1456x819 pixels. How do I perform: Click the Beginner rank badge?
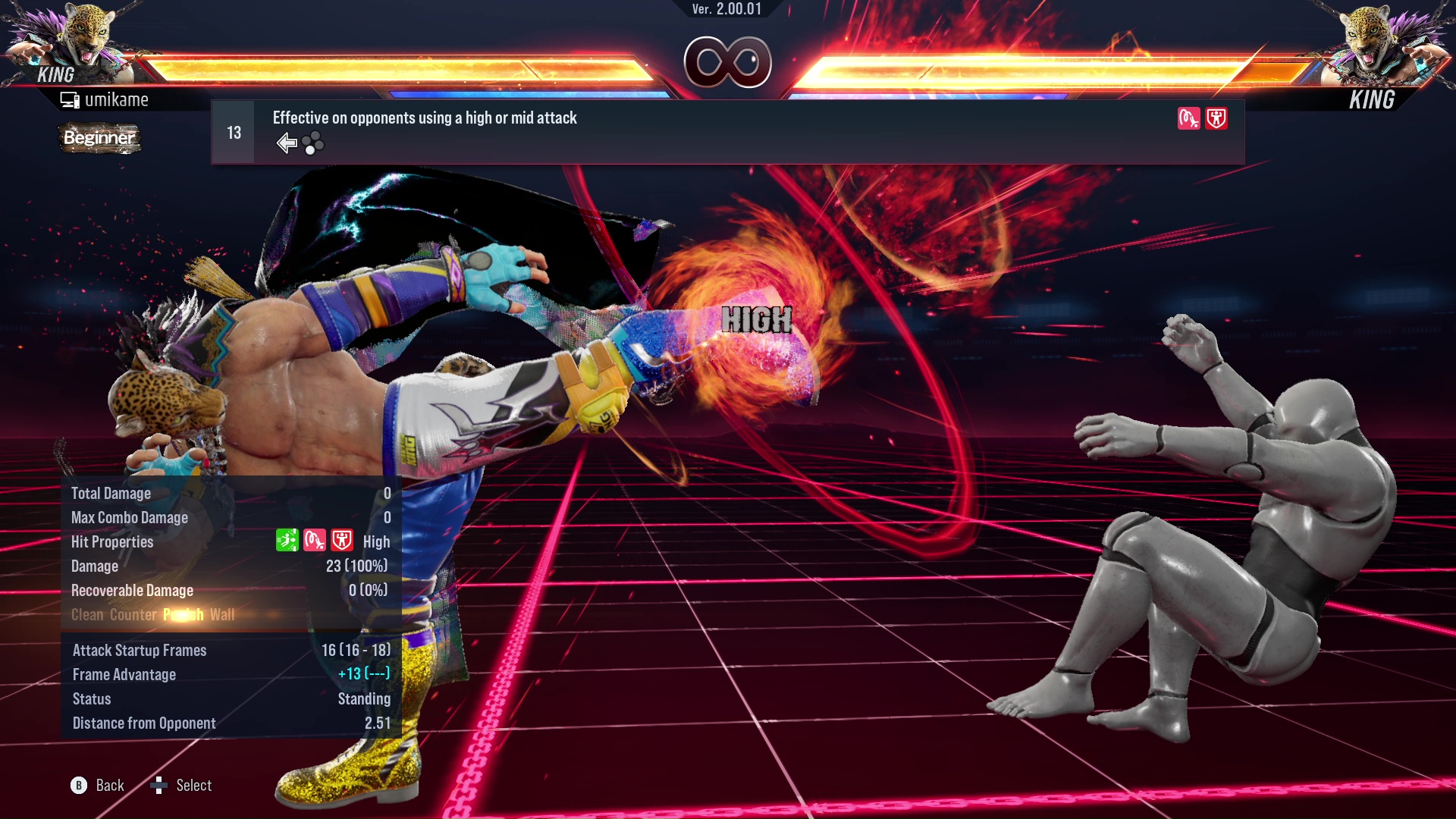(x=99, y=138)
